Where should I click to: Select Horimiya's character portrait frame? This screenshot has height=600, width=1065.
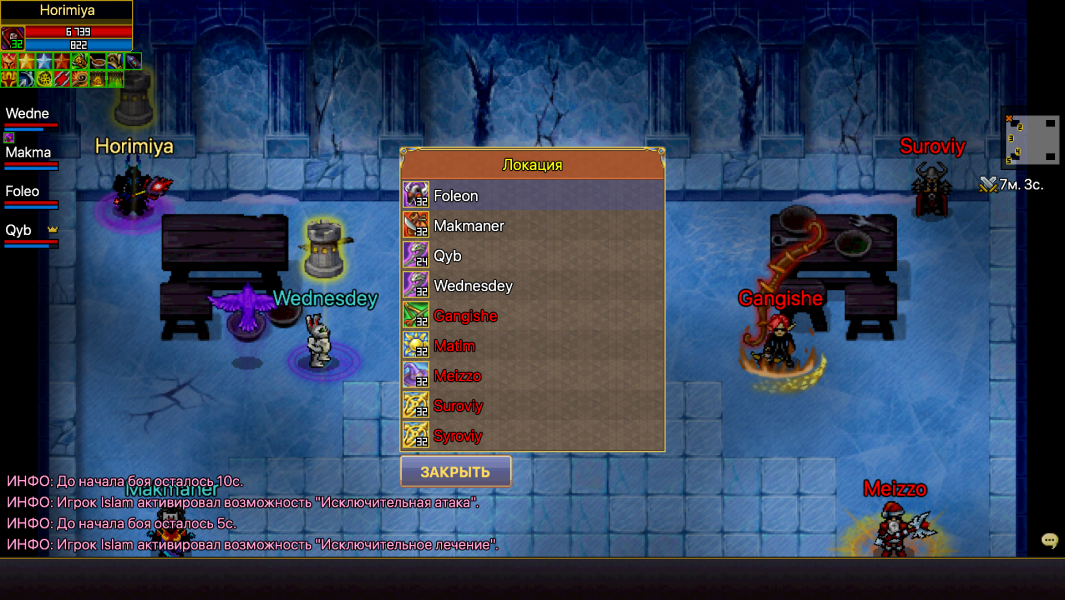pos(13,38)
